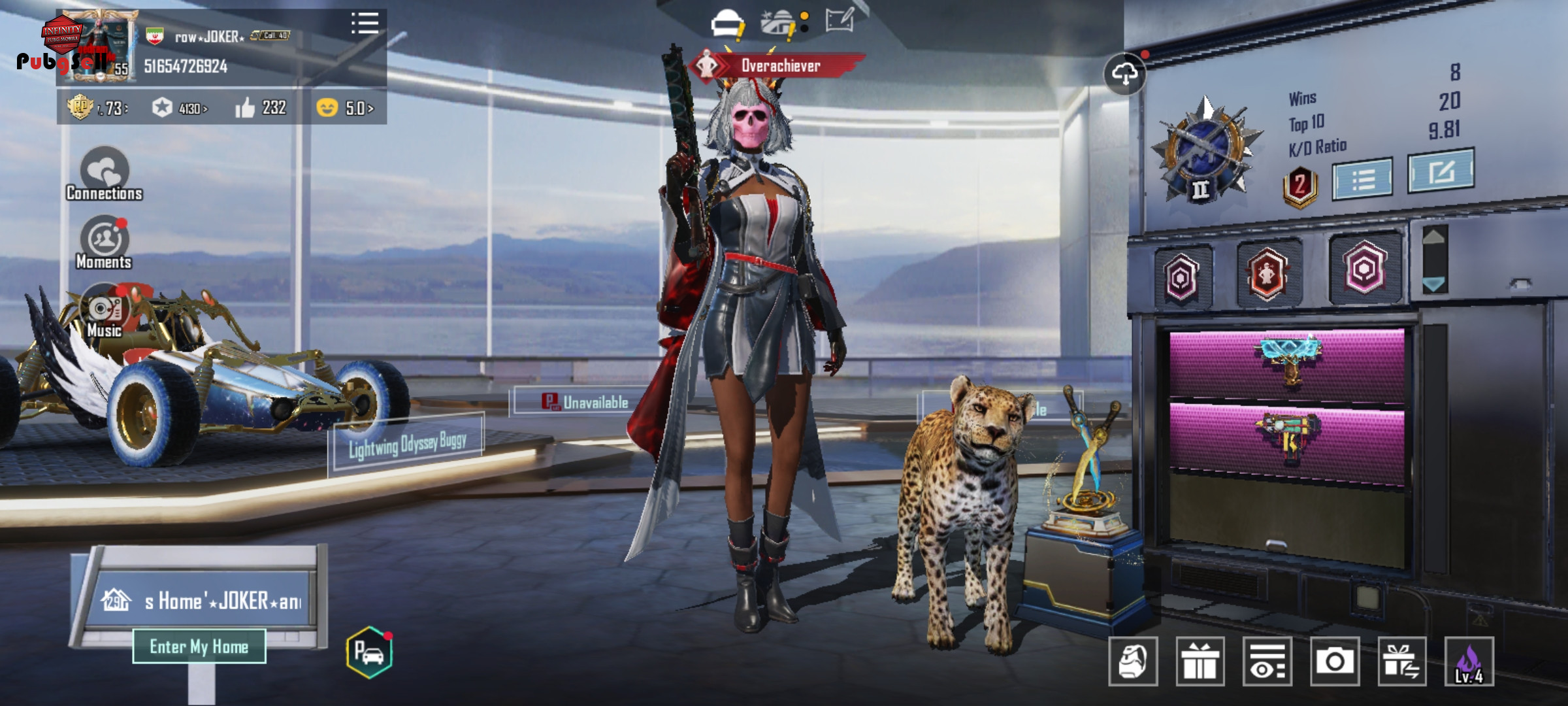Open the gift exchange icon with arrows
Image resolution: width=1568 pixels, height=706 pixels.
[1401, 662]
